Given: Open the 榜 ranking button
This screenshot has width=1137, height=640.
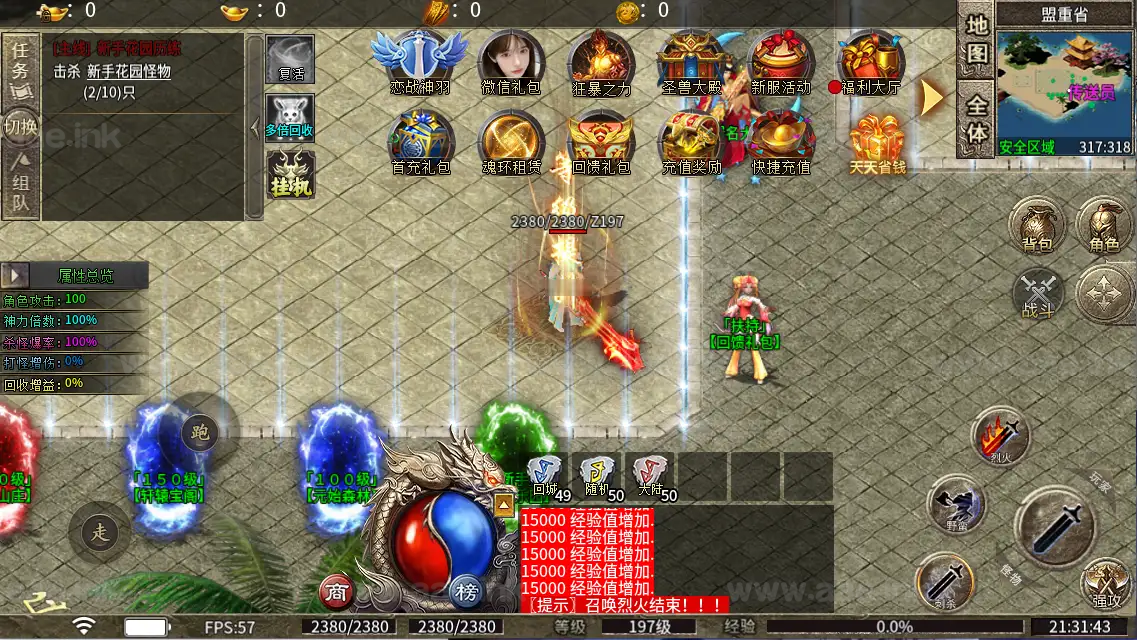Looking at the screenshot, I should [x=467, y=592].
